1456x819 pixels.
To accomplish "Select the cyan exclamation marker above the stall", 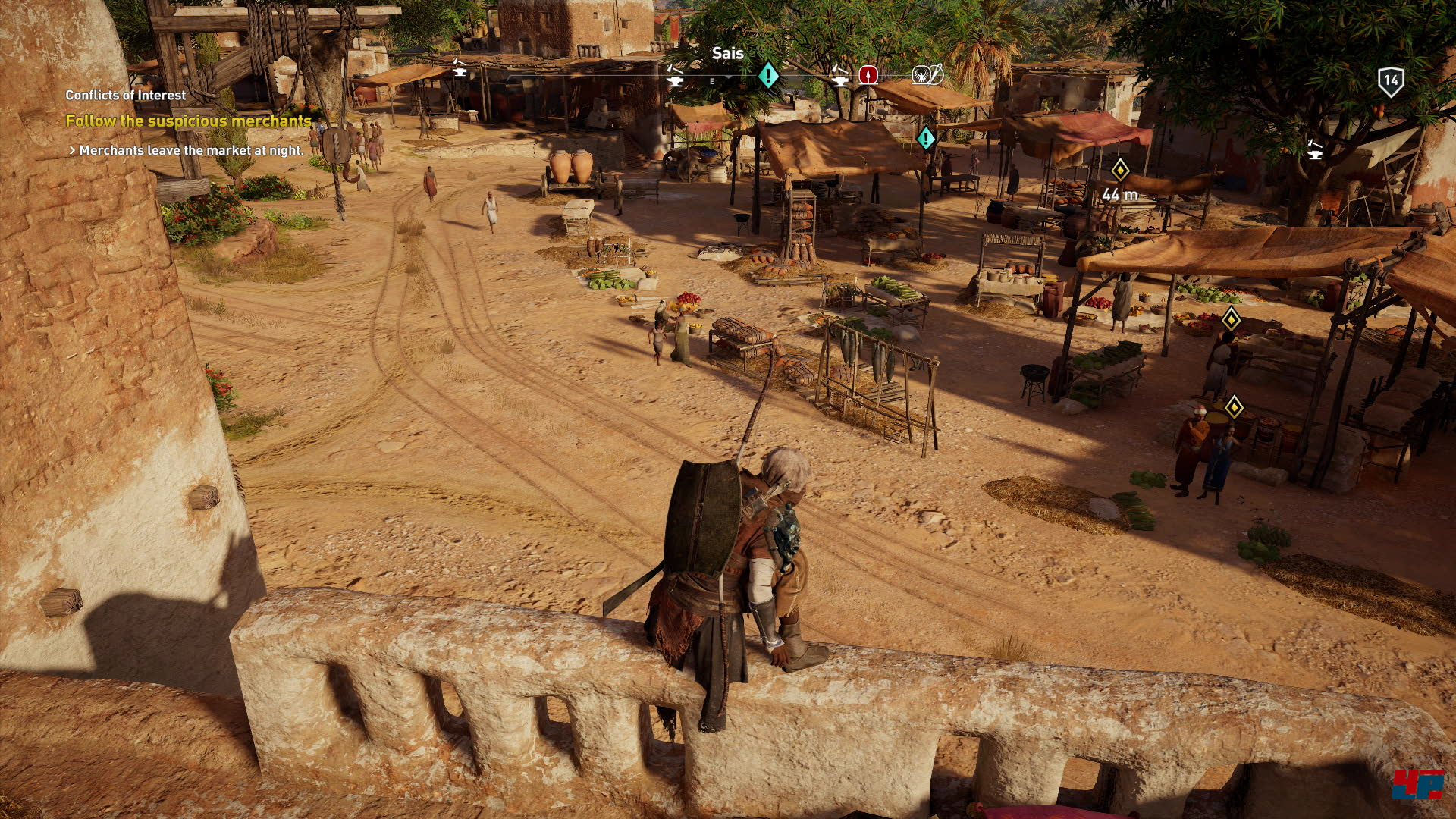I will pos(926,139).
